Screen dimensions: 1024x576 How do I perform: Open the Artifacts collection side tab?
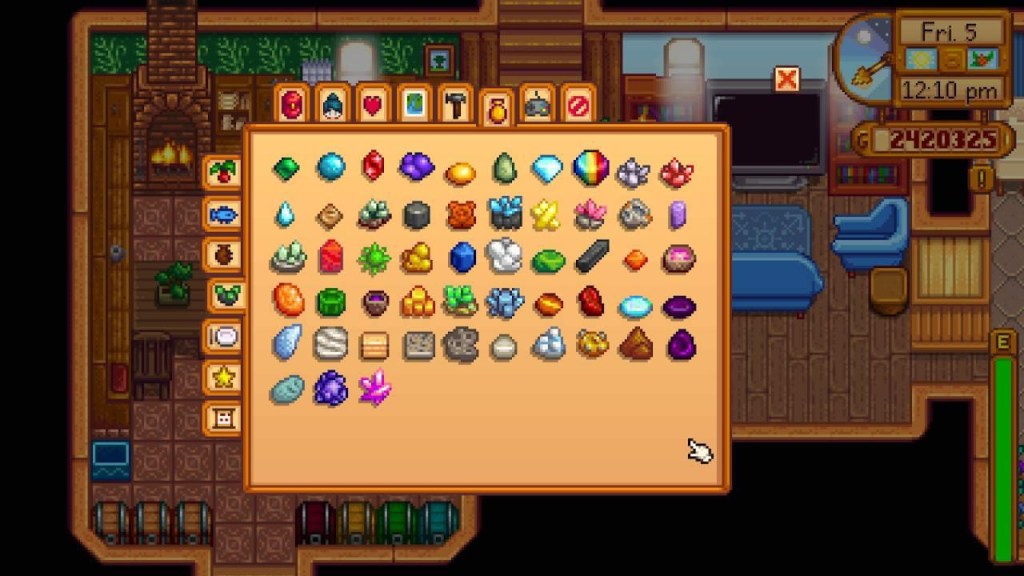(x=223, y=254)
